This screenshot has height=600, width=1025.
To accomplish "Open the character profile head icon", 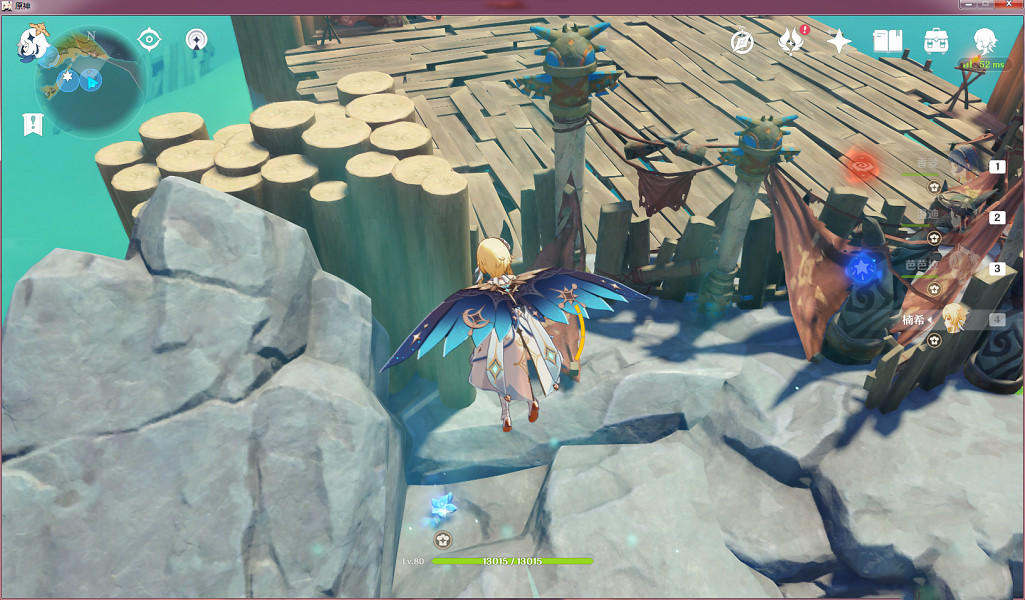I will click(985, 41).
